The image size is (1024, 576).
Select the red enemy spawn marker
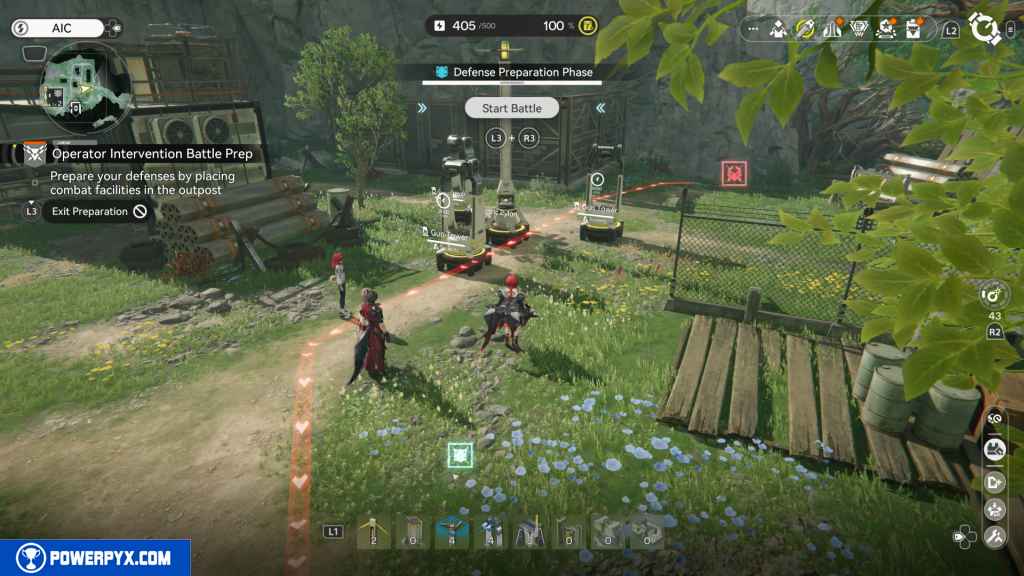pos(733,174)
